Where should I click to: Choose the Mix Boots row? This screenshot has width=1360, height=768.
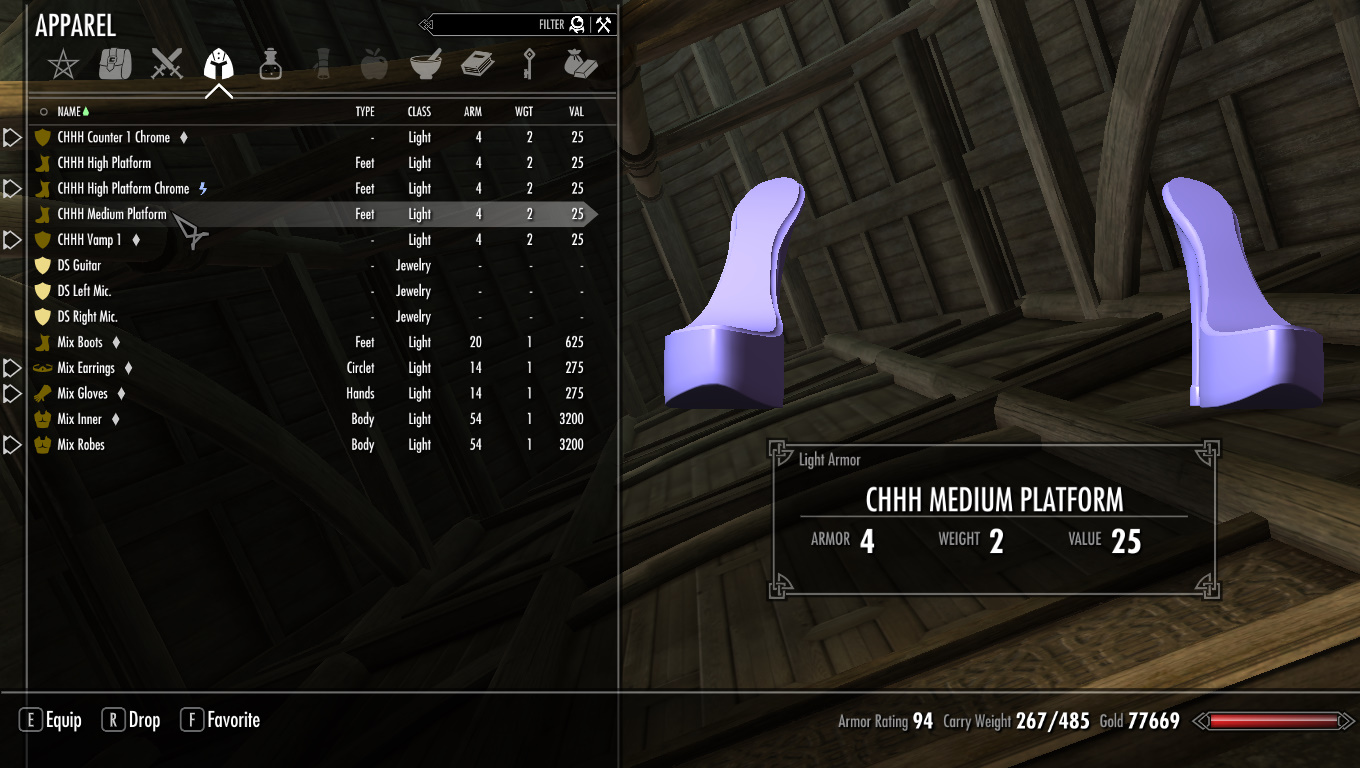(x=80, y=342)
